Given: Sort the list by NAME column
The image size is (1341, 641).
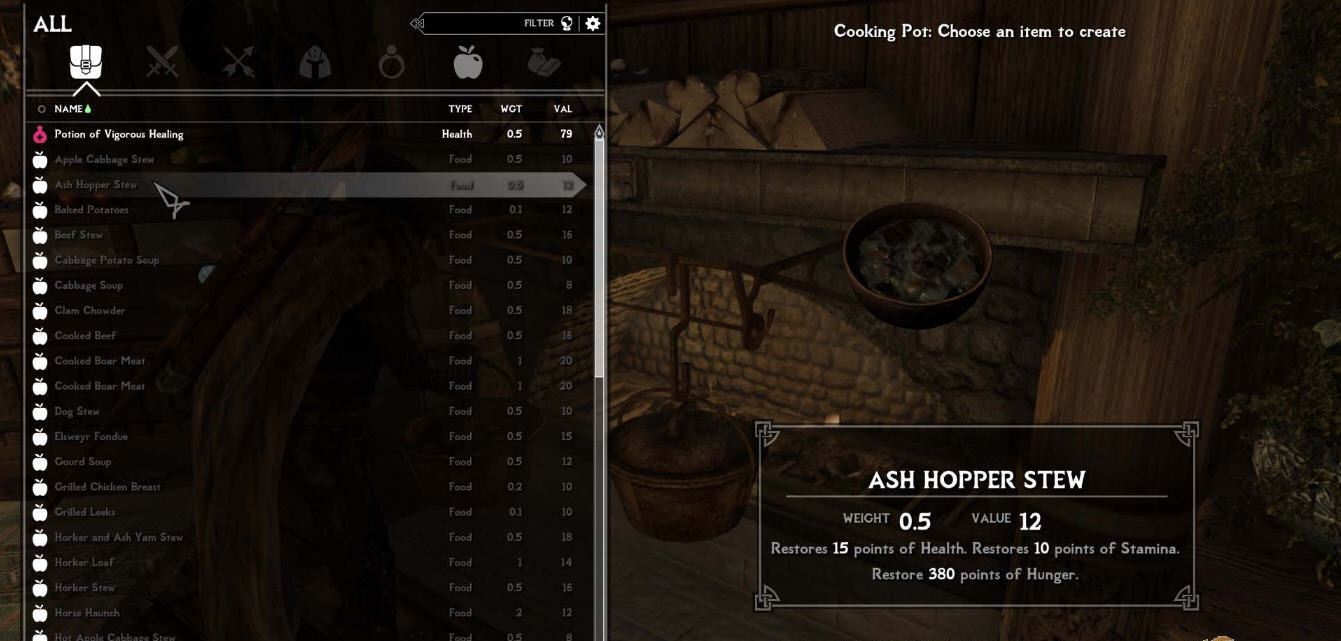Looking at the screenshot, I should point(68,109).
